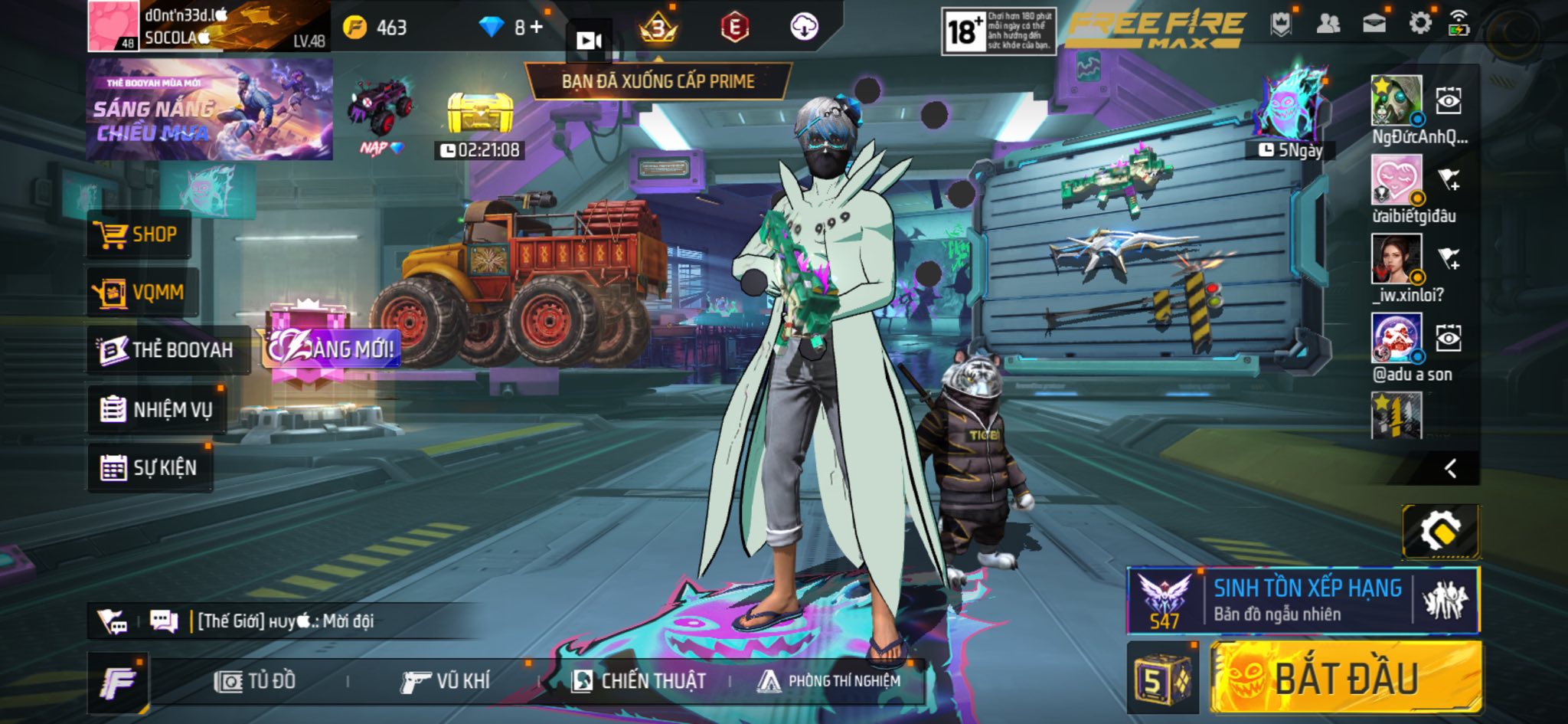Switch to the VŨ KHÍ weapons tab
This screenshot has width=1568, height=724.
pyautogui.click(x=446, y=681)
